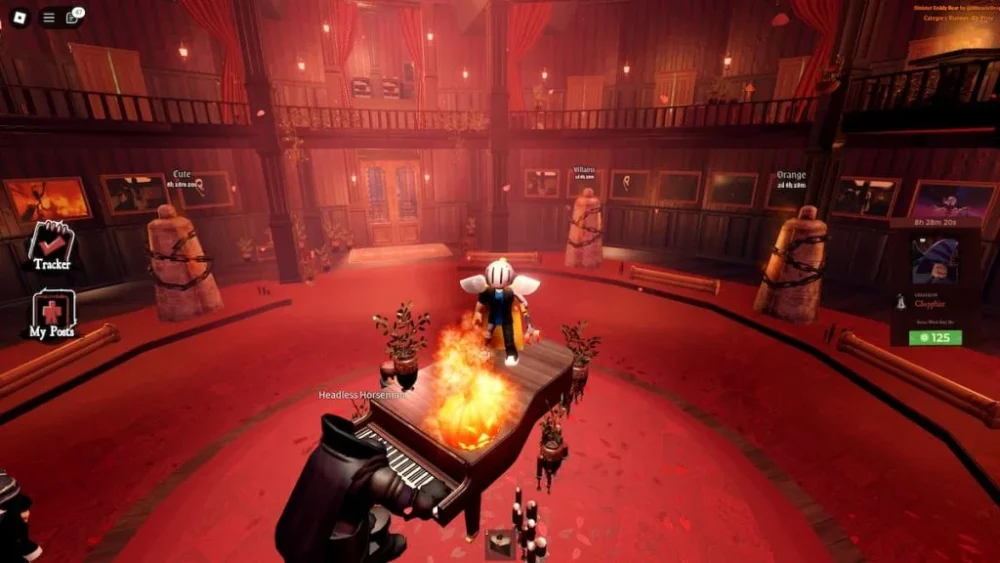The height and width of the screenshot is (563, 1000).
Task: Select the cake slice hotbar slot
Action: coord(500,543)
